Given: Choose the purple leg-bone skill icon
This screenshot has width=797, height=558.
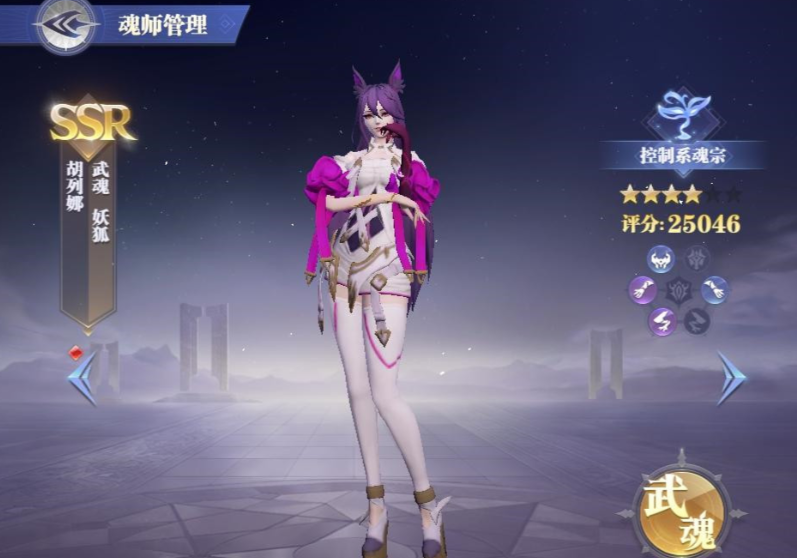Looking at the screenshot, I should [661, 321].
